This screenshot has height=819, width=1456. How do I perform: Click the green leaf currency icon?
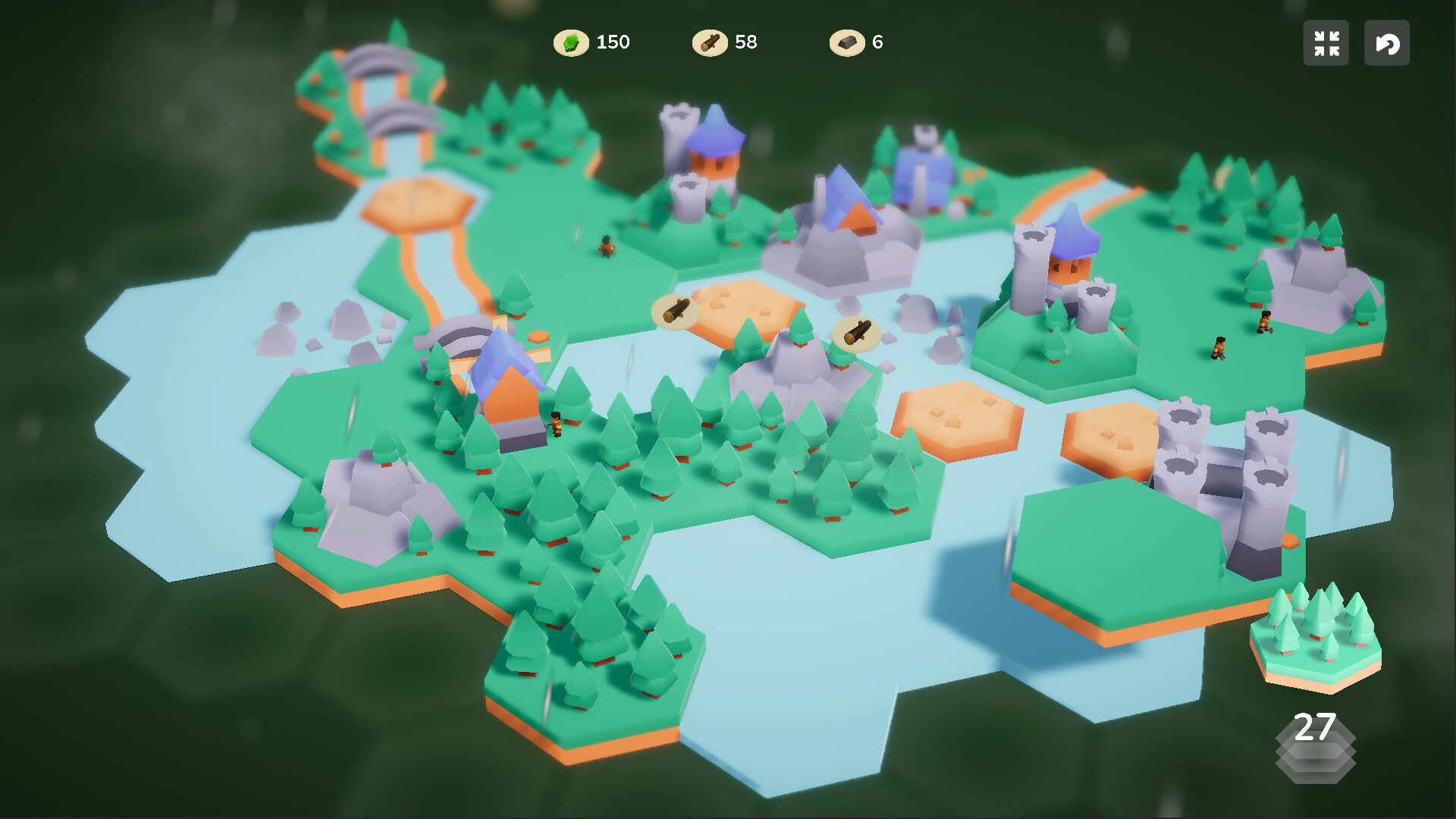click(x=572, y=42)
